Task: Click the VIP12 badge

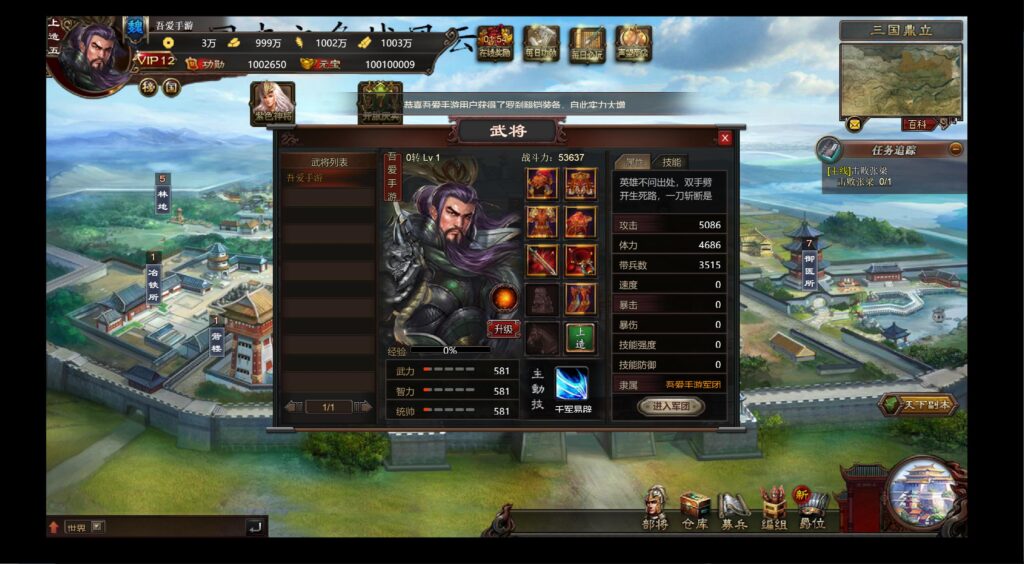Action: click(x=156, y=61)
